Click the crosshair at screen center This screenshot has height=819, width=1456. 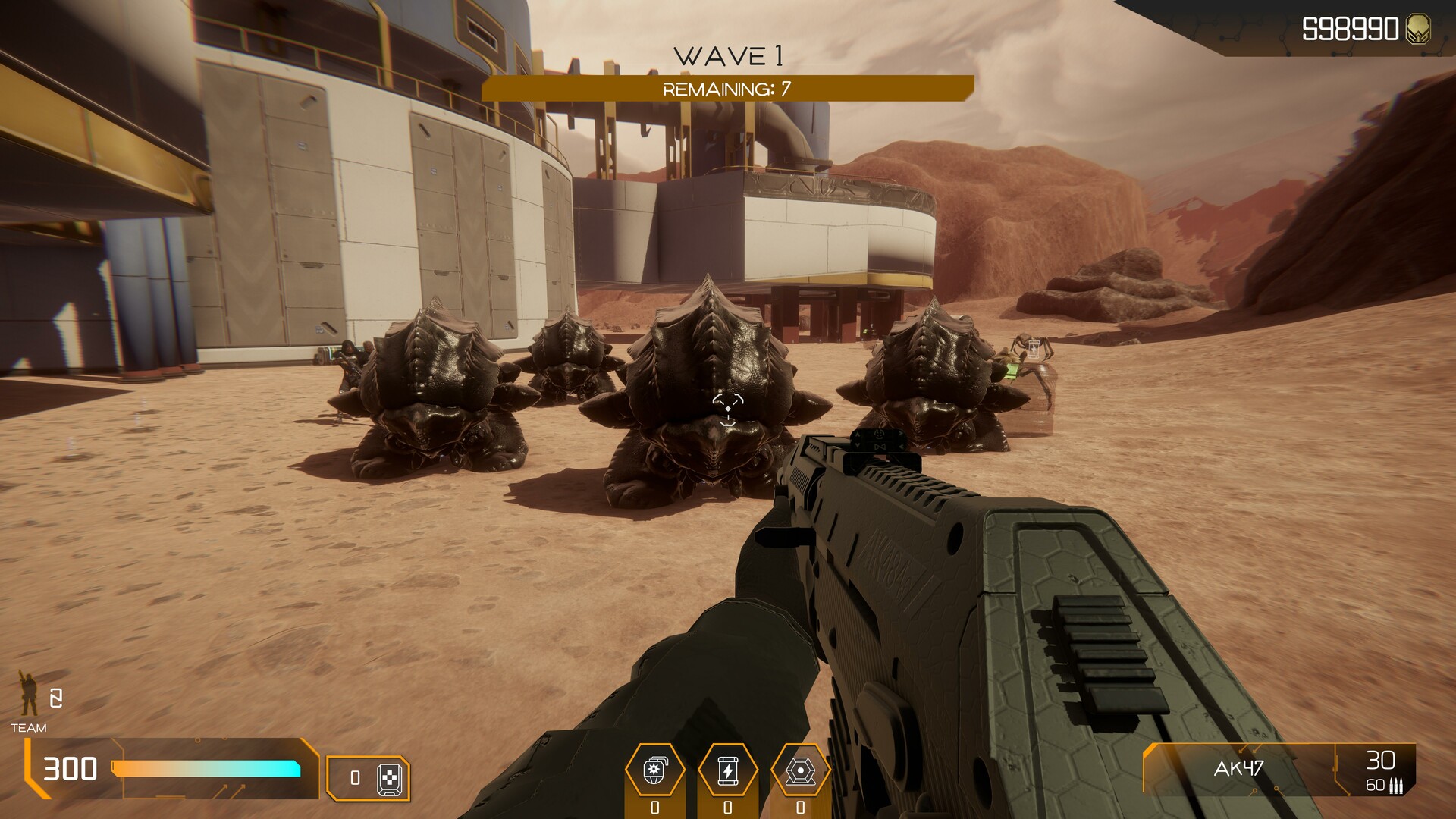(x=728, y=409)
